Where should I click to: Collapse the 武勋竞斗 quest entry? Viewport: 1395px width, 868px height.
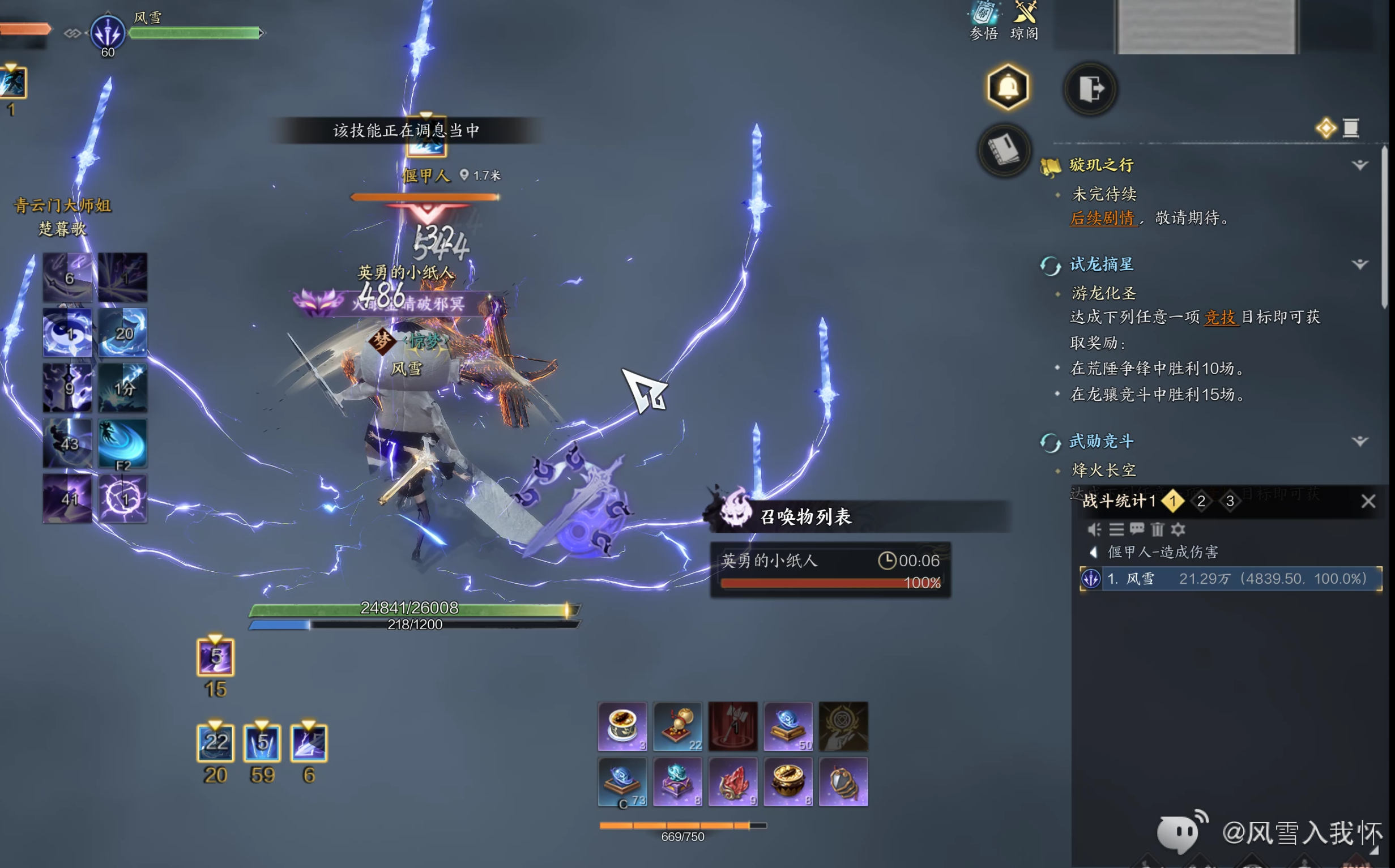click(1359, 441)
